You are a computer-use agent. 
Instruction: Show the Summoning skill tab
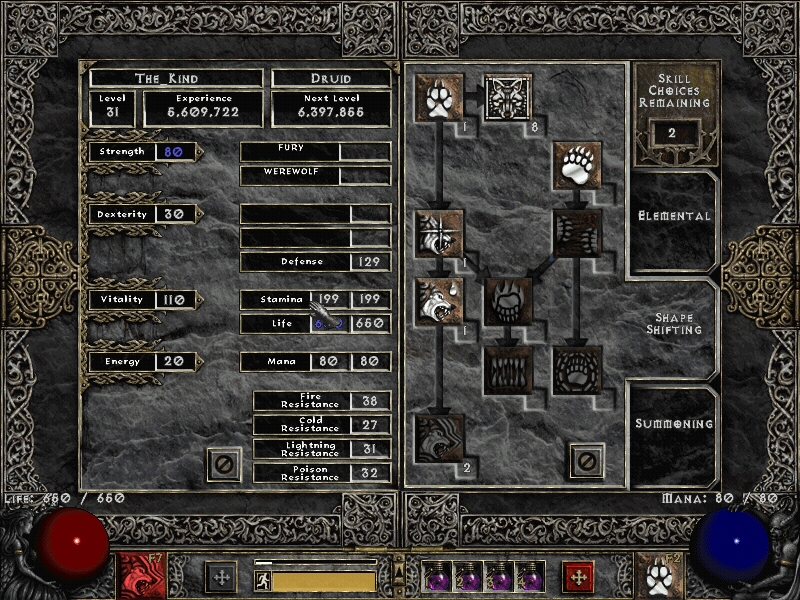pyautogui.click(x=674, y=424)
